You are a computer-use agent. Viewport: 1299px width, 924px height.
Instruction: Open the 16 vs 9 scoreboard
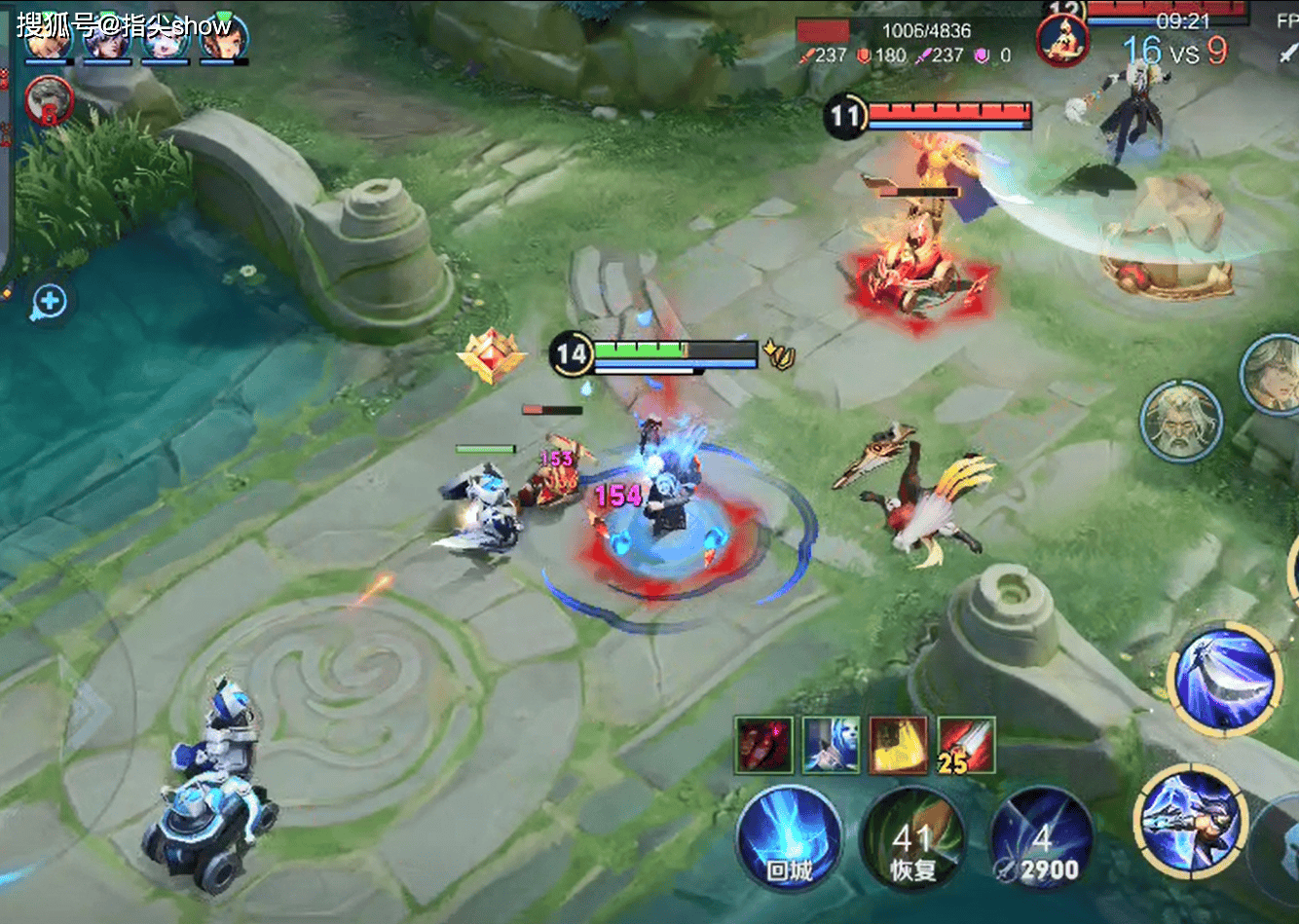1174,51
